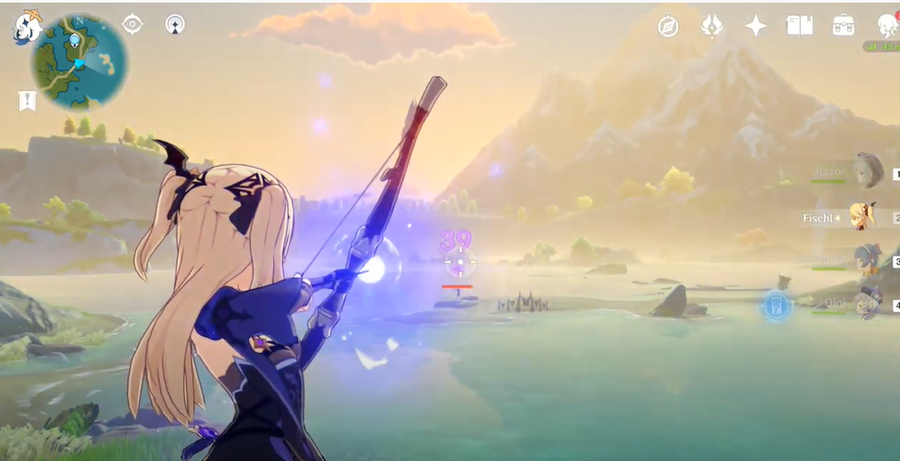Viewport: 900px width, 461px height.
Task: Click the glowing blue card icon near Qiqi
Action: 775,305
